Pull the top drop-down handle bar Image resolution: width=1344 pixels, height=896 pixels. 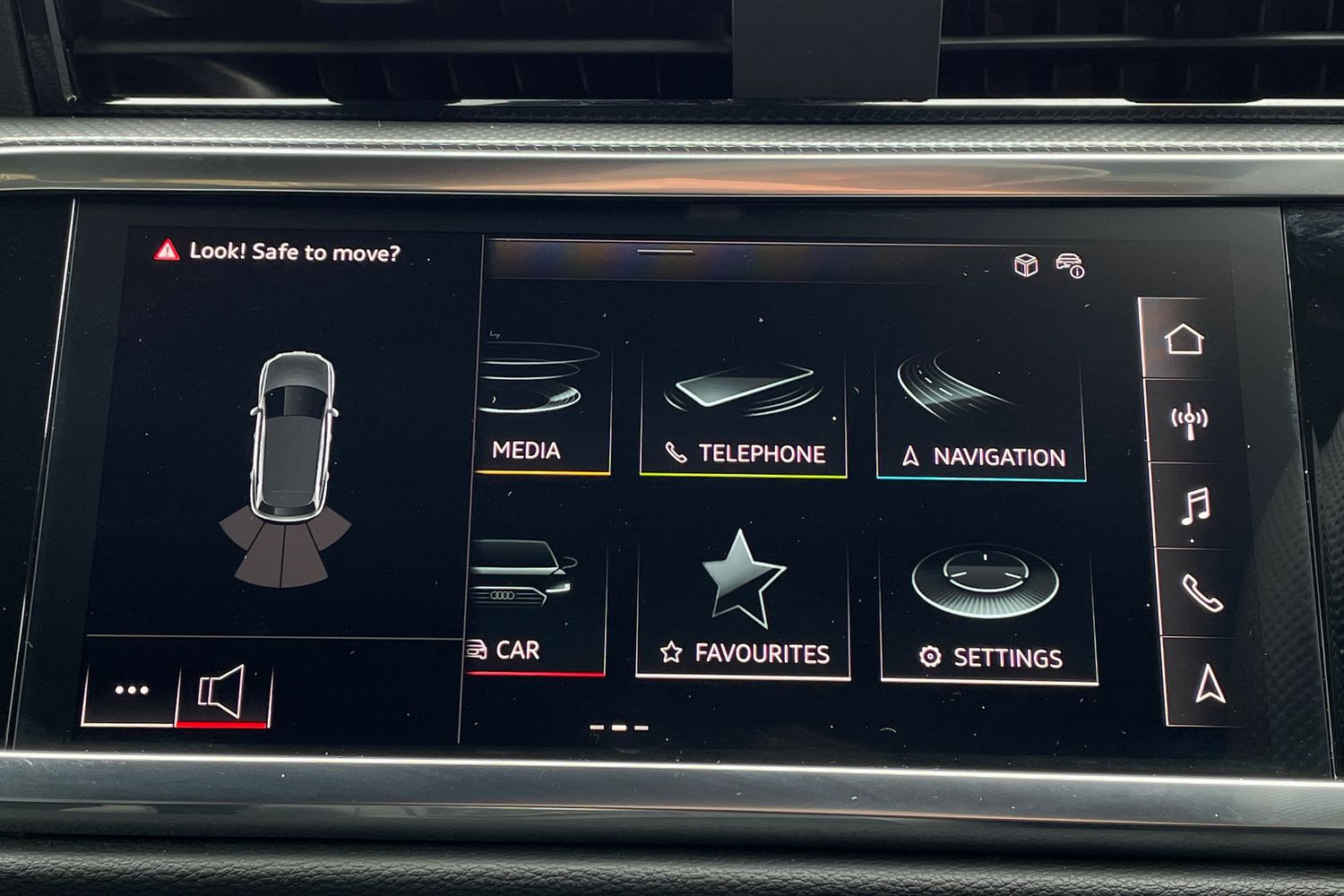coord(665,253)
